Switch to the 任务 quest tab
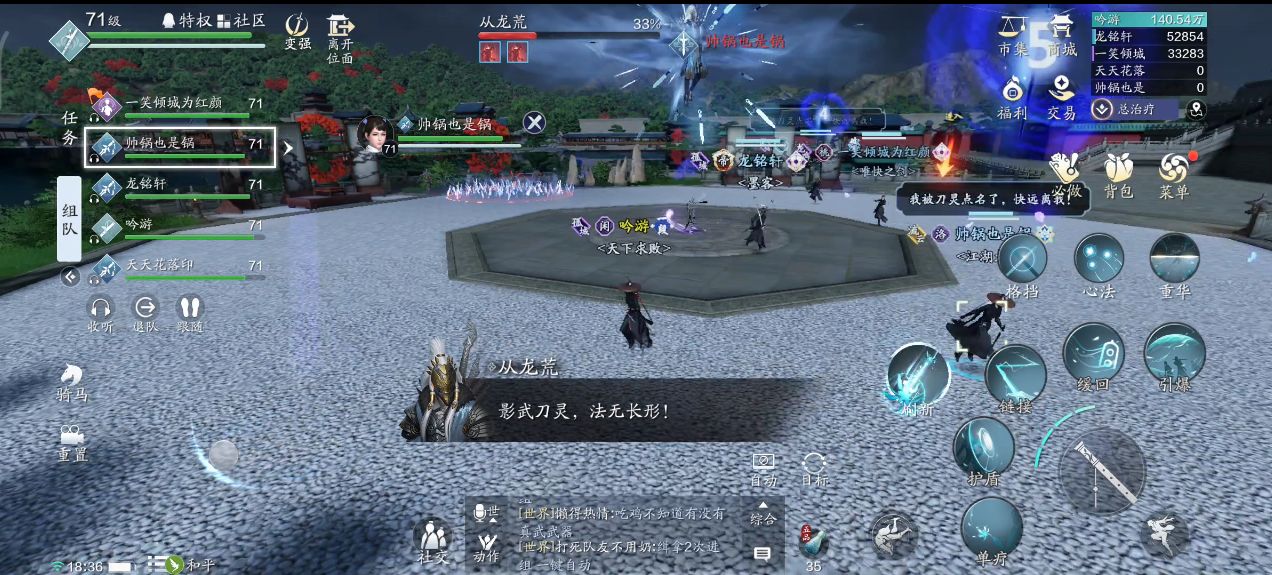 pyautogui.click(x=69, y=129)
